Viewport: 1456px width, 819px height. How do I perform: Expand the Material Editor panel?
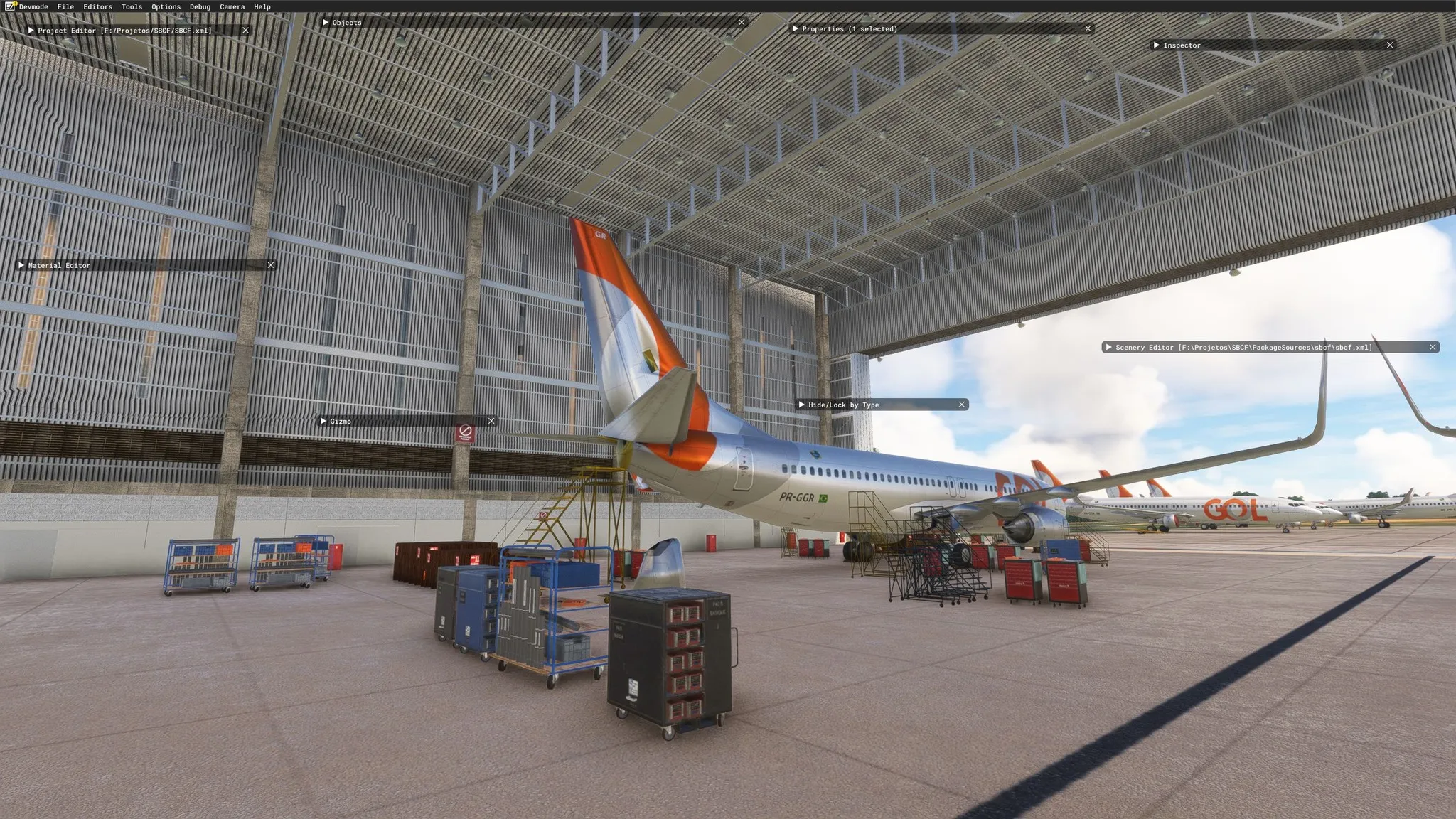click(x=21, y=265)
